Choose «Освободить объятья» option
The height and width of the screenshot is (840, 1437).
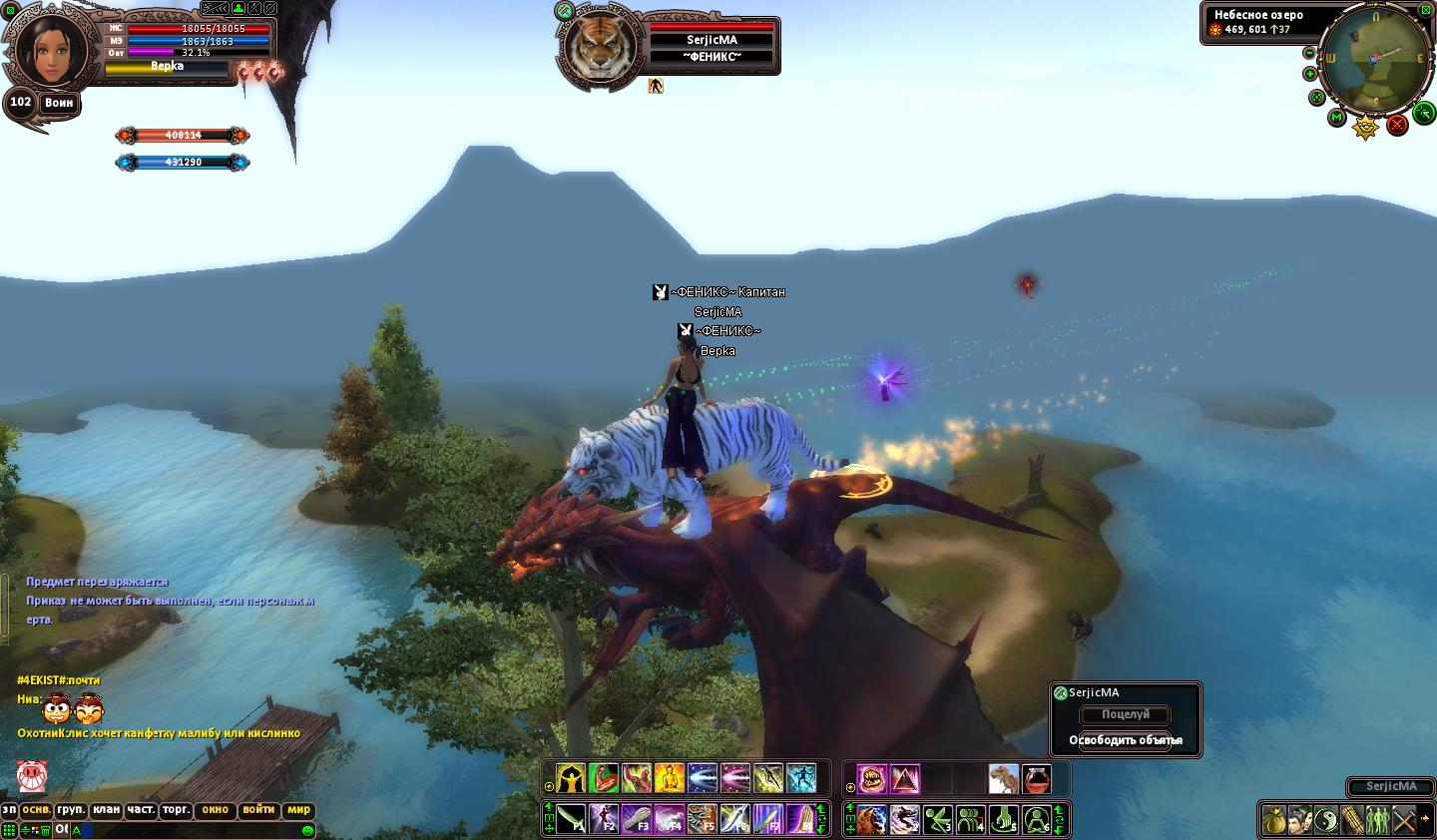1125,740
